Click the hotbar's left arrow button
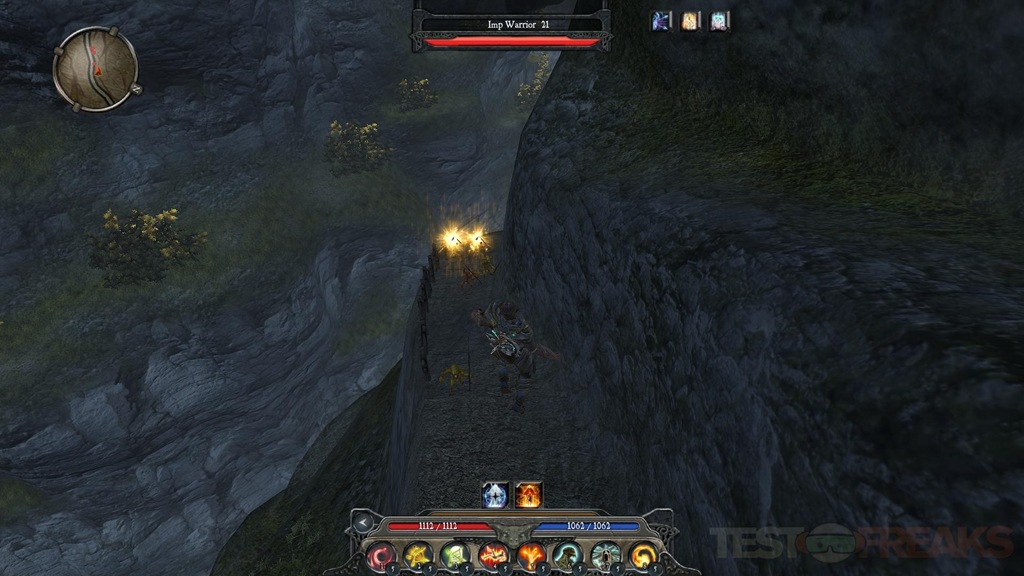 click(x=362, y=523)
